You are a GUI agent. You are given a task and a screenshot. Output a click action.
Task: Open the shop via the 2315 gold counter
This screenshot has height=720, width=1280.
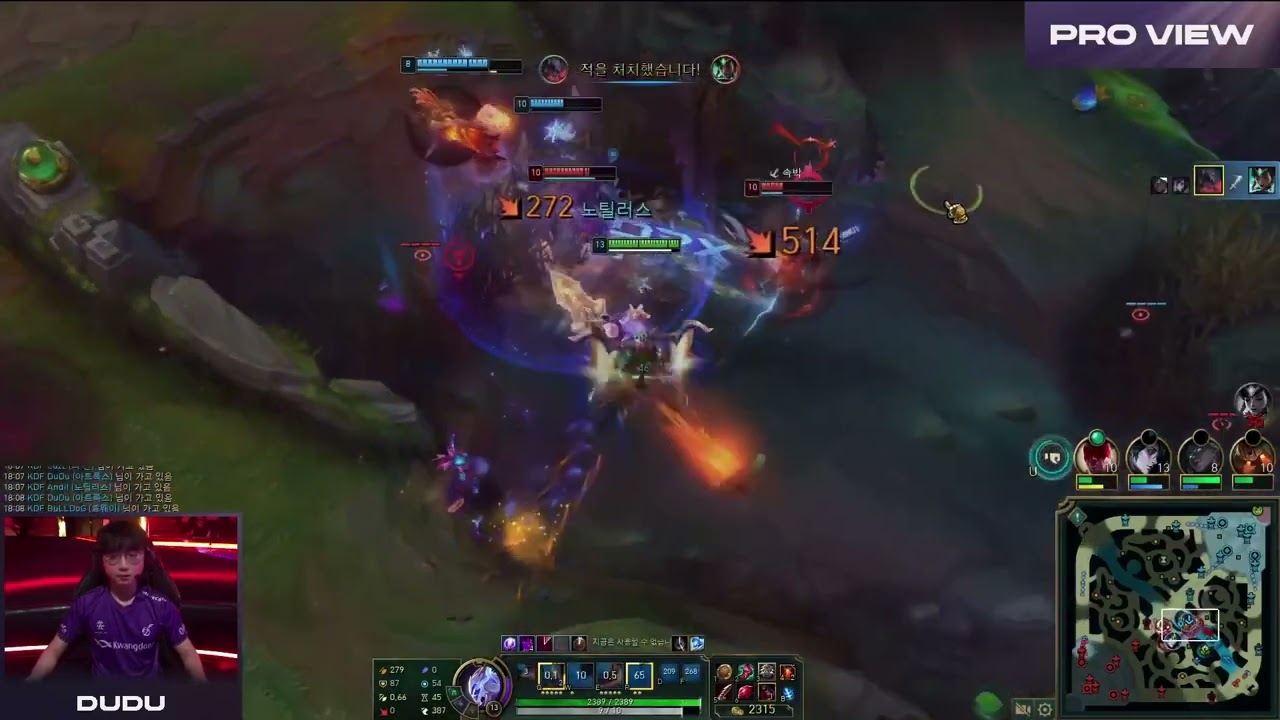(x=759, y=708)
